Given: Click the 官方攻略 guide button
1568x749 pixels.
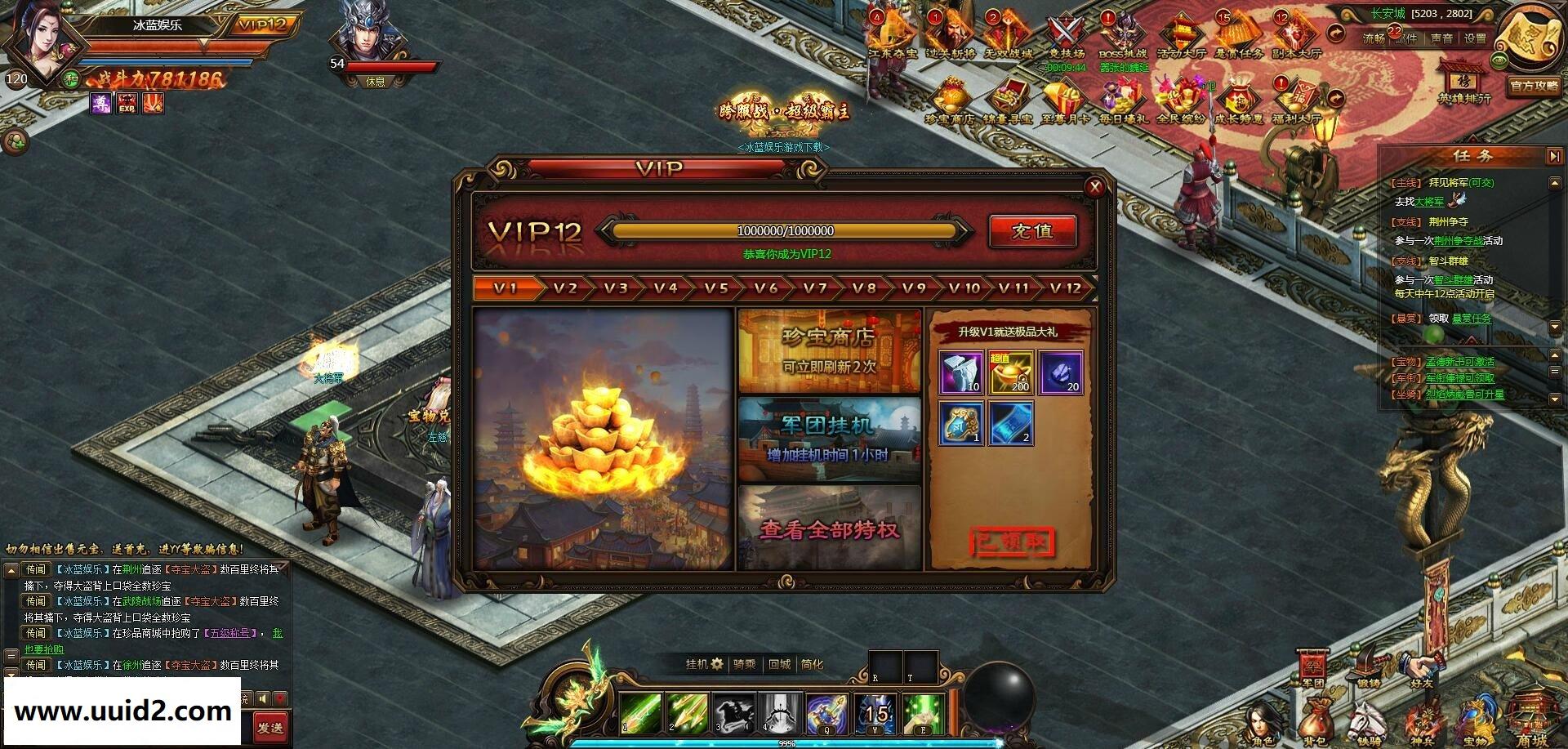Looking at the screenshot, I should tap(1533, 85).
